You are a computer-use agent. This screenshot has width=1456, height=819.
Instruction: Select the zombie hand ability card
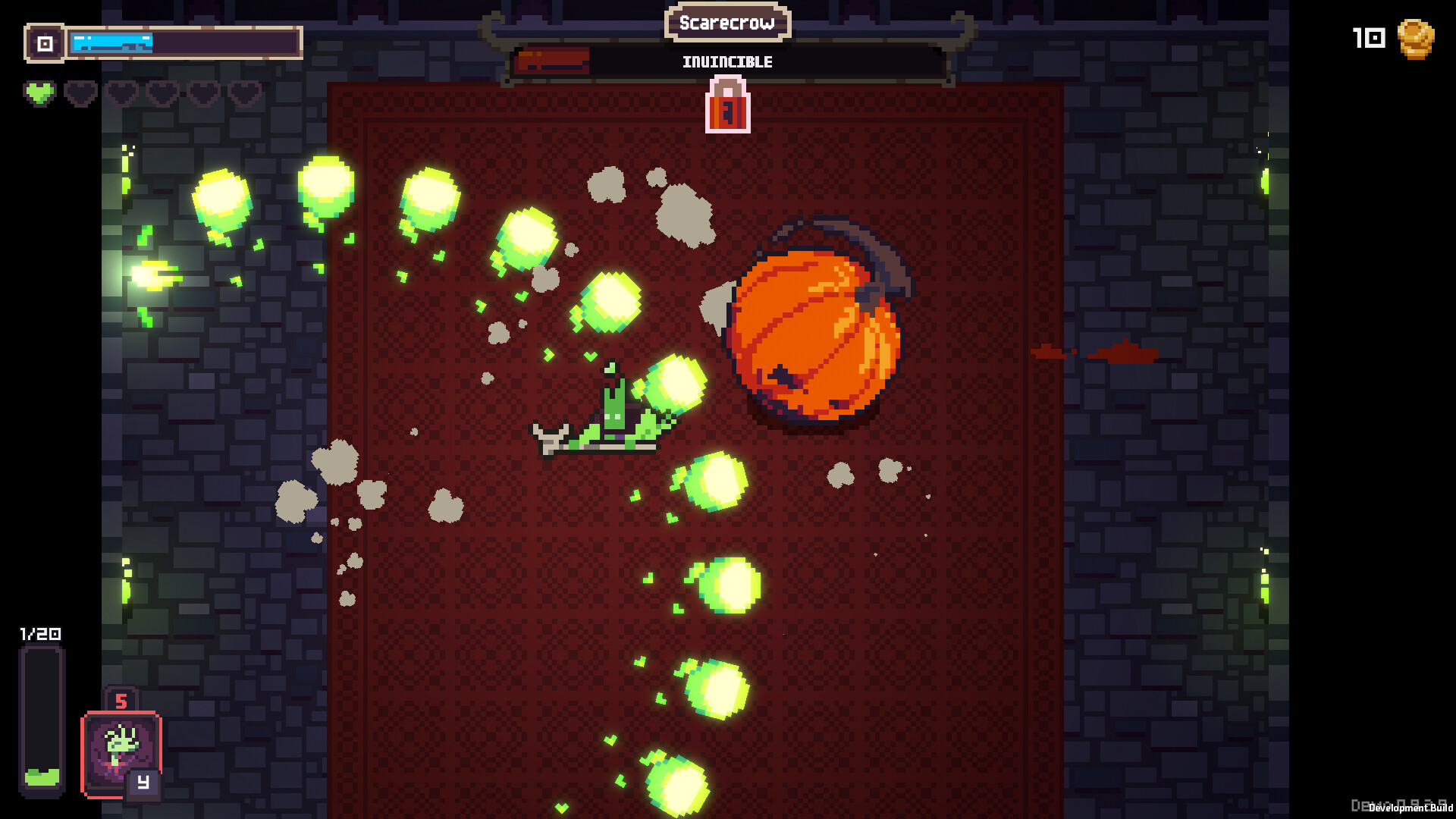121,751
